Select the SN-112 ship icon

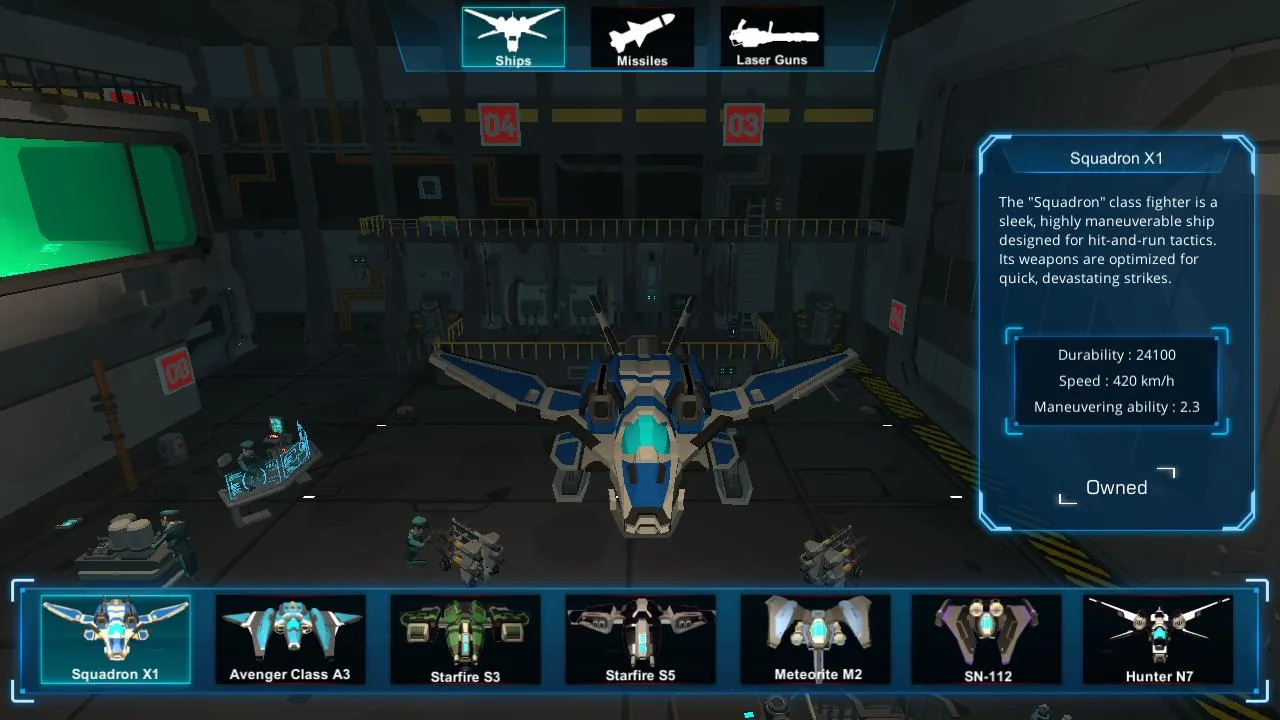tap(985, 638)
